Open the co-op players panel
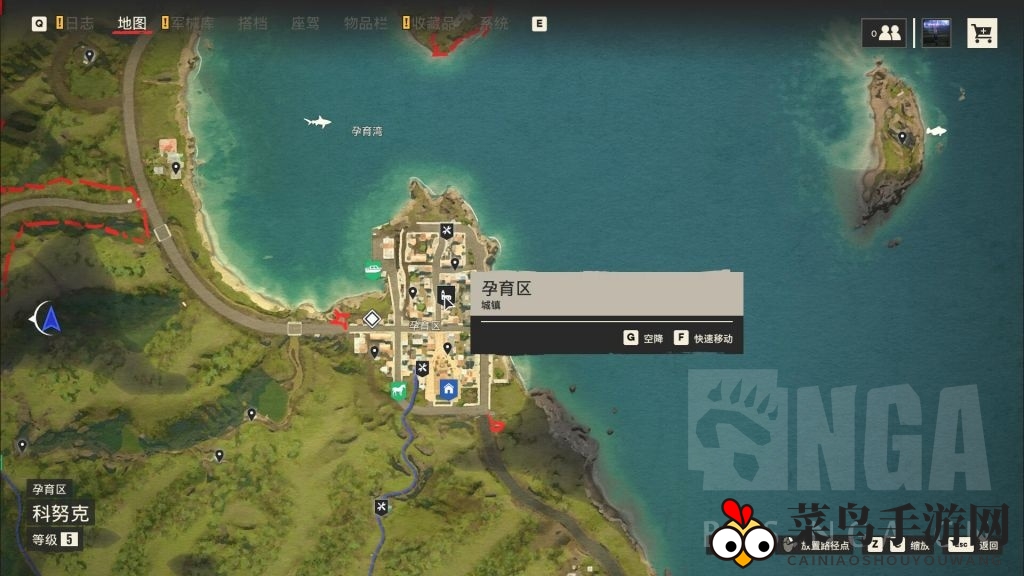Screen dimensions: 1024x576 (x=884, y=33)
